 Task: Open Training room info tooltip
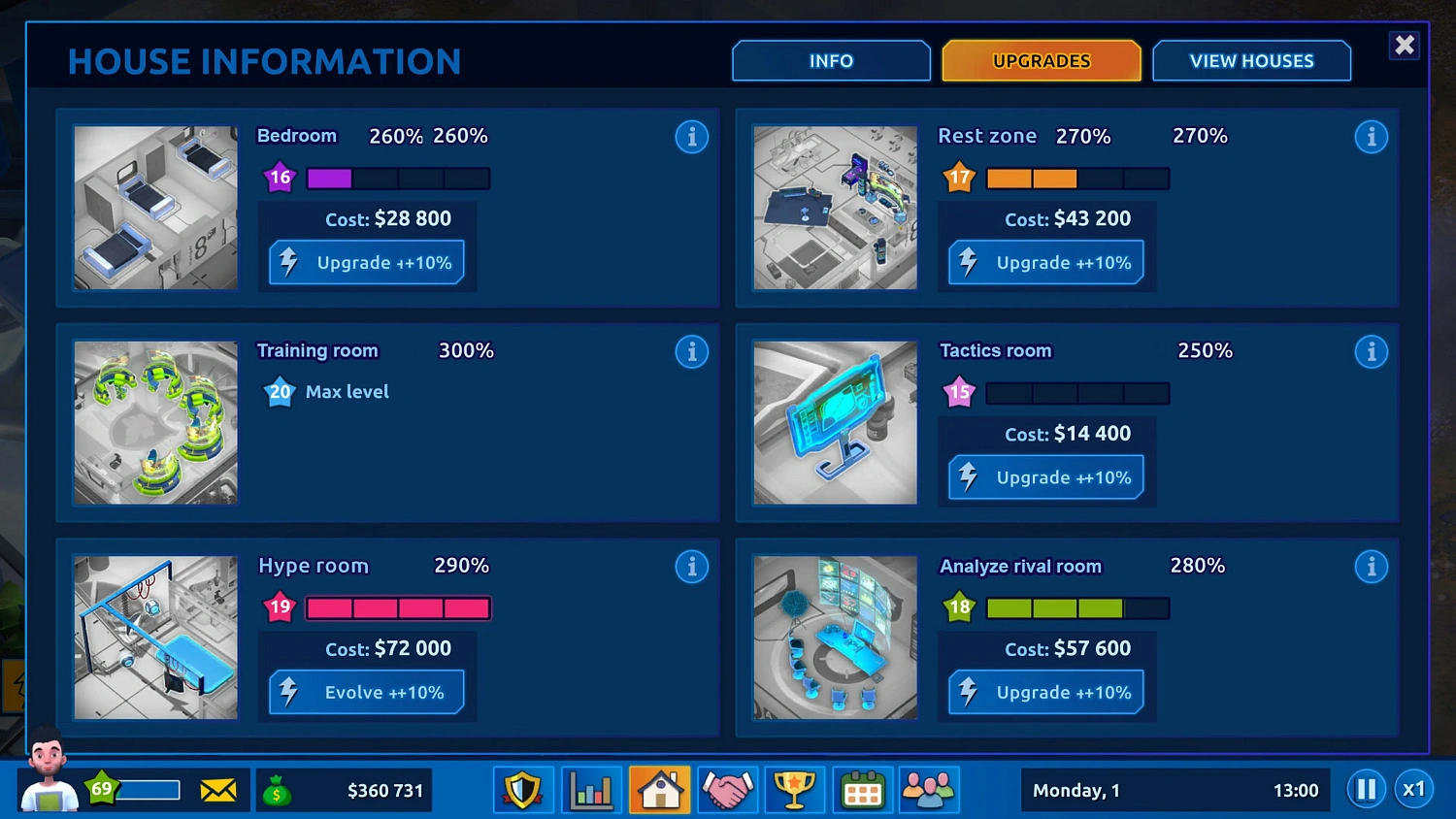pos(692,351)
